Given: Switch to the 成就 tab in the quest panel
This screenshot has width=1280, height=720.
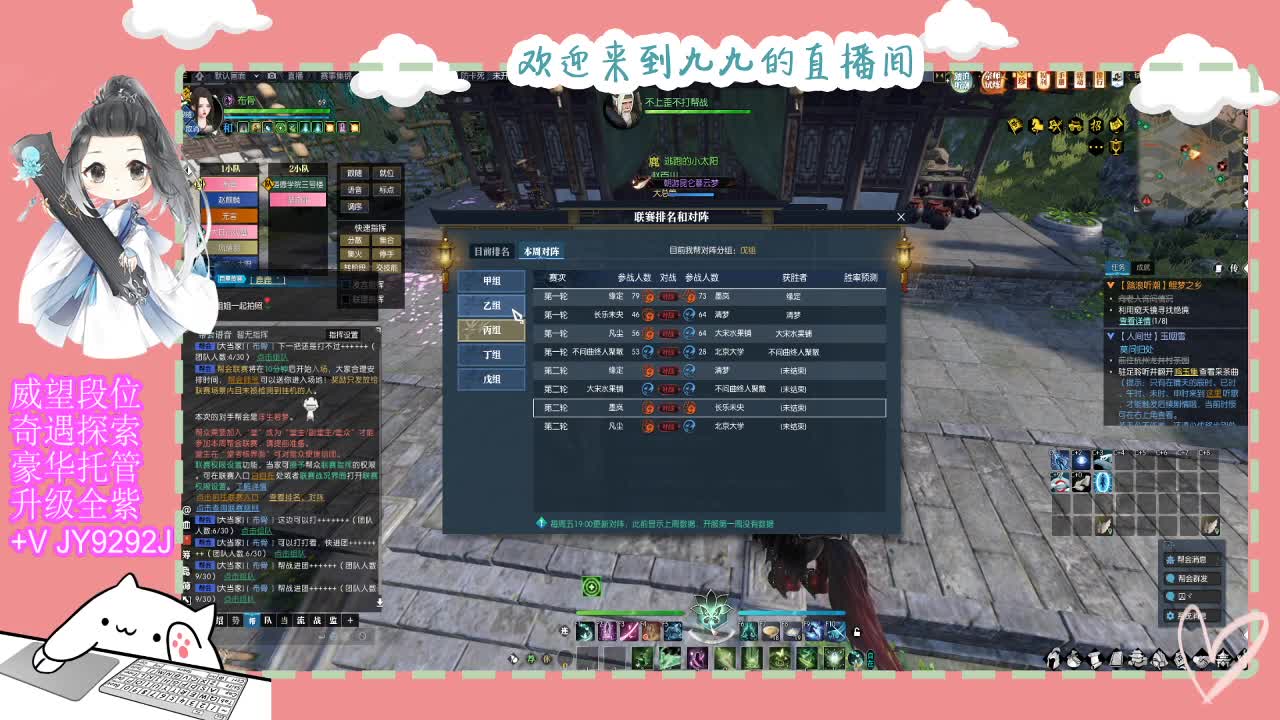Looking at the screenshot, I should 1144,267.
